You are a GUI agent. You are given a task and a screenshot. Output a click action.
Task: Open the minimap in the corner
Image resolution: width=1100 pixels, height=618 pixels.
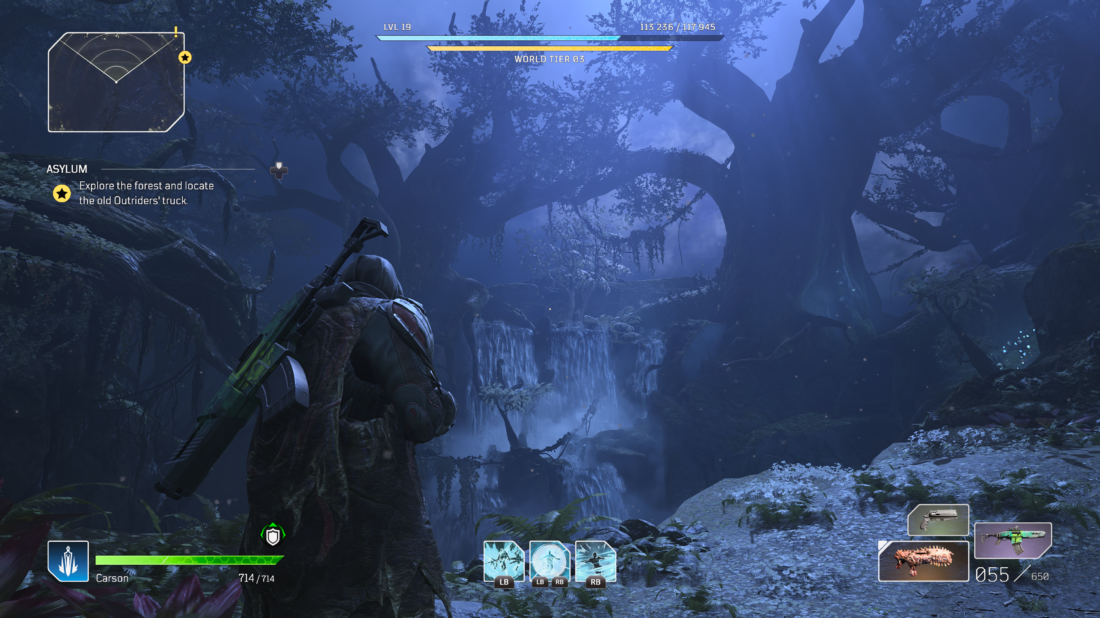tap(115, 82)
